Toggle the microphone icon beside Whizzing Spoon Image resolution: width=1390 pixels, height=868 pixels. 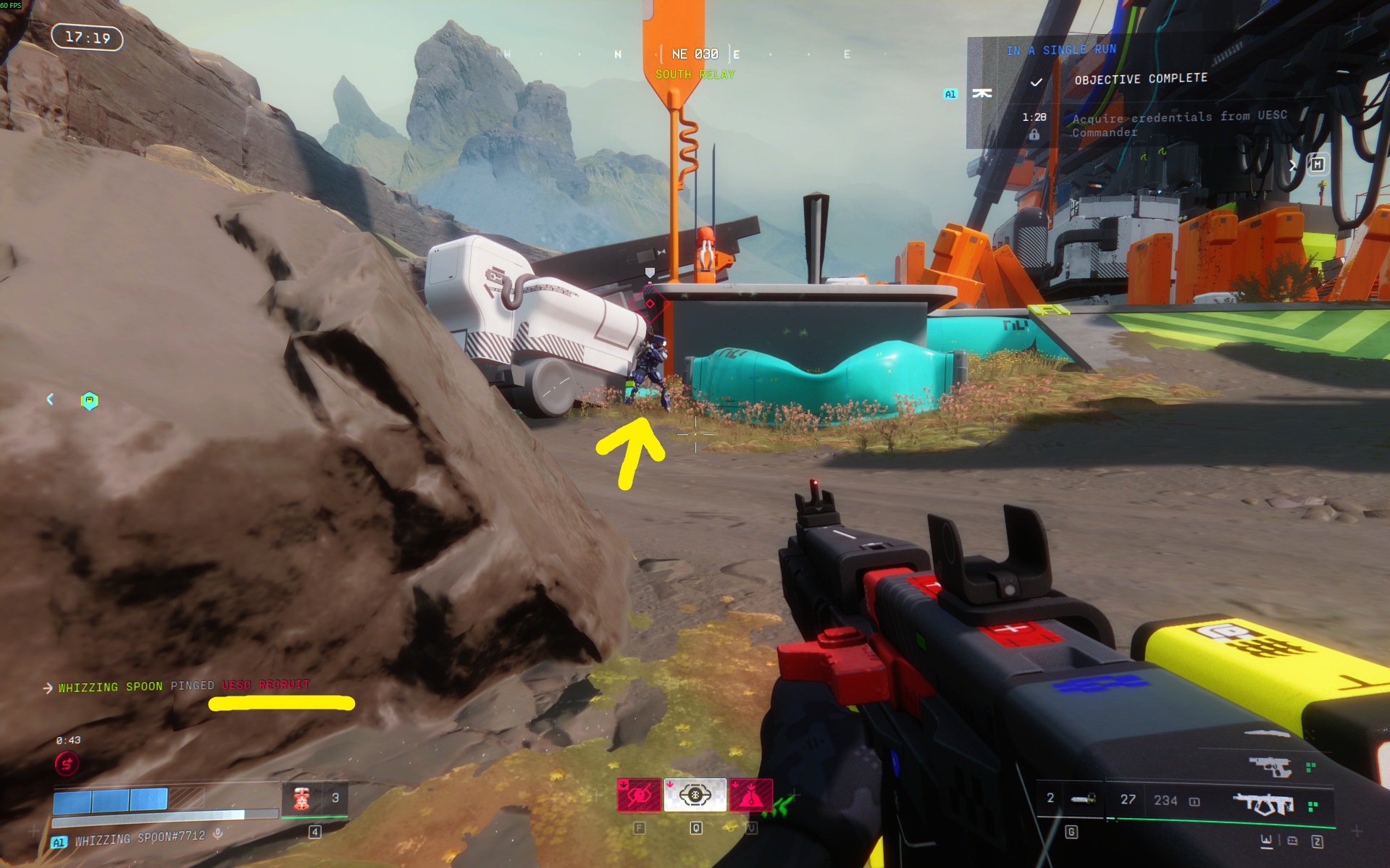tap(218, 834)
